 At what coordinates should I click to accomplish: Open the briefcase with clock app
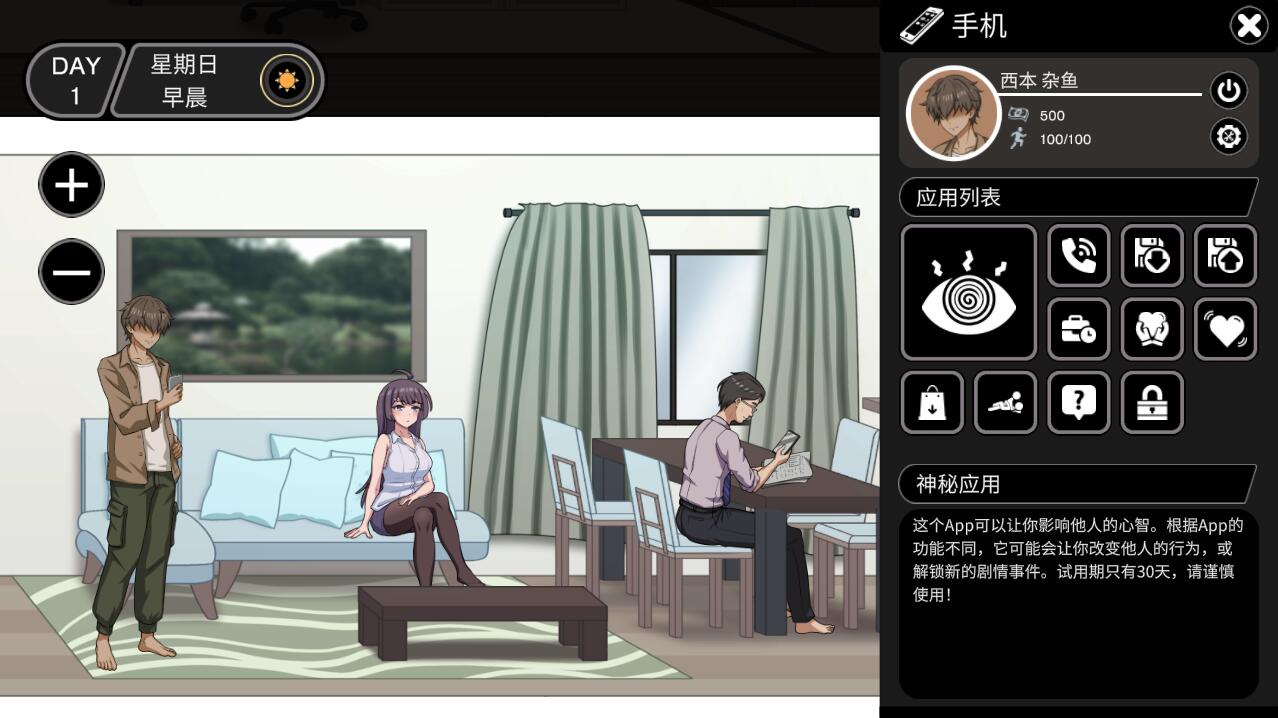[x=1078, y=329]
